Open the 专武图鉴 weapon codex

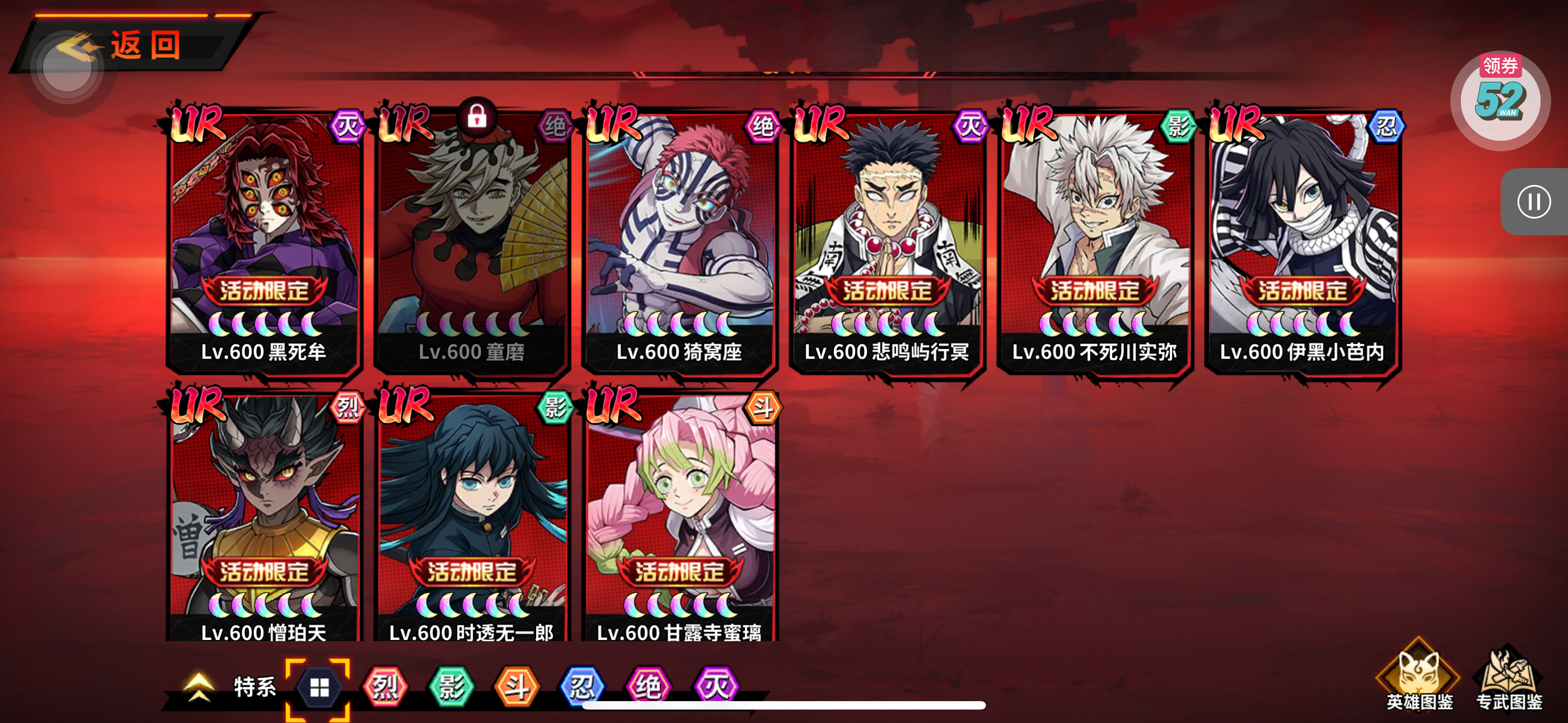pyautogui.click(x=1509, y=676)
